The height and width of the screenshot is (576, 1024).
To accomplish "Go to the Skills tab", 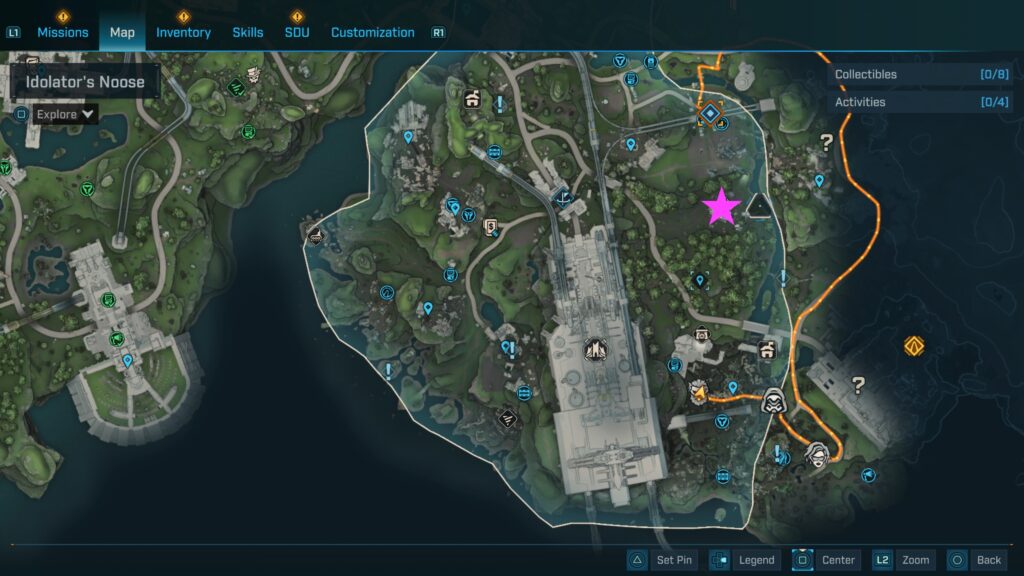I will coord(248,32).
